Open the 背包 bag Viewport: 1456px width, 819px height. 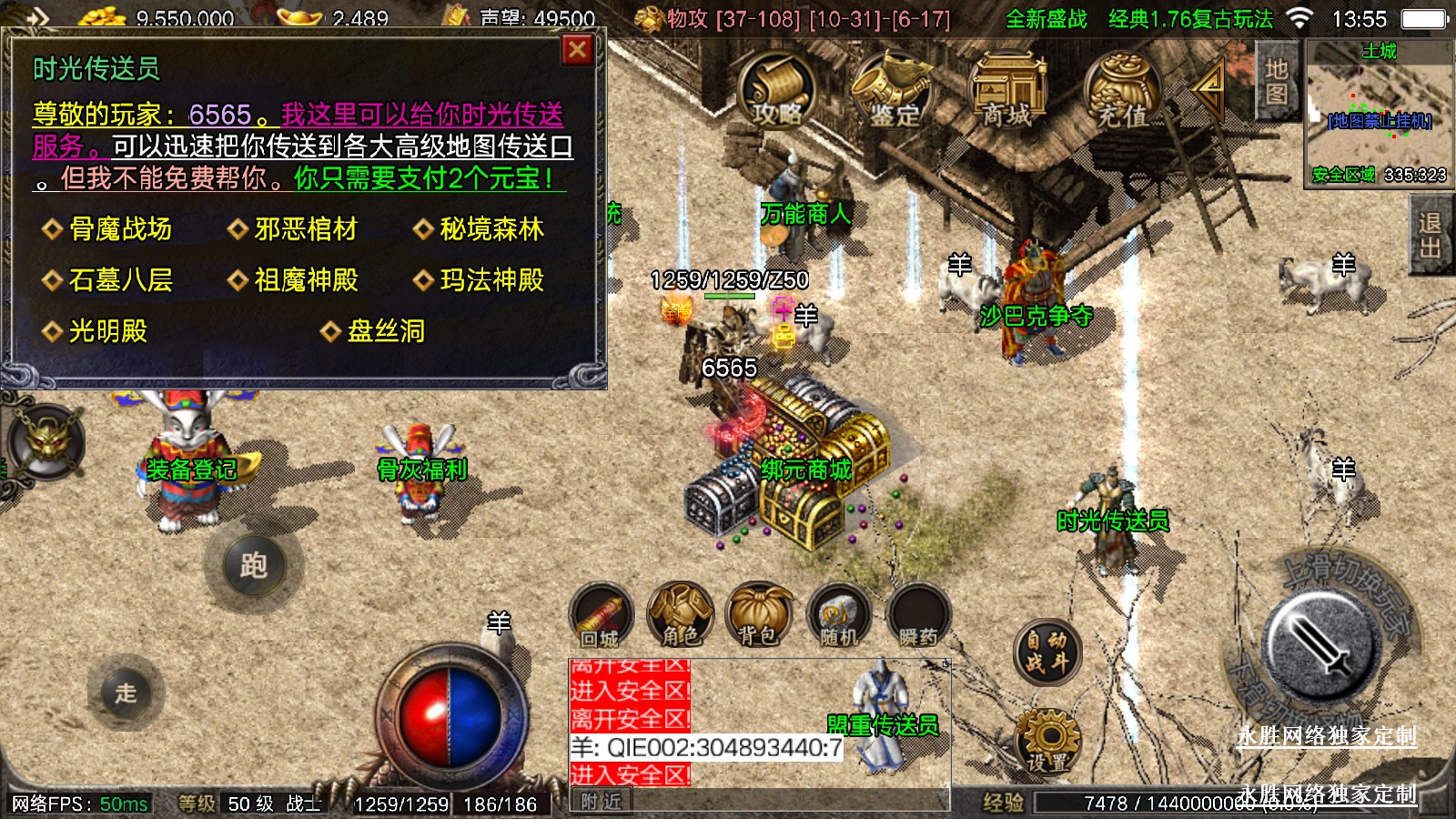click(x=759, y=615)
